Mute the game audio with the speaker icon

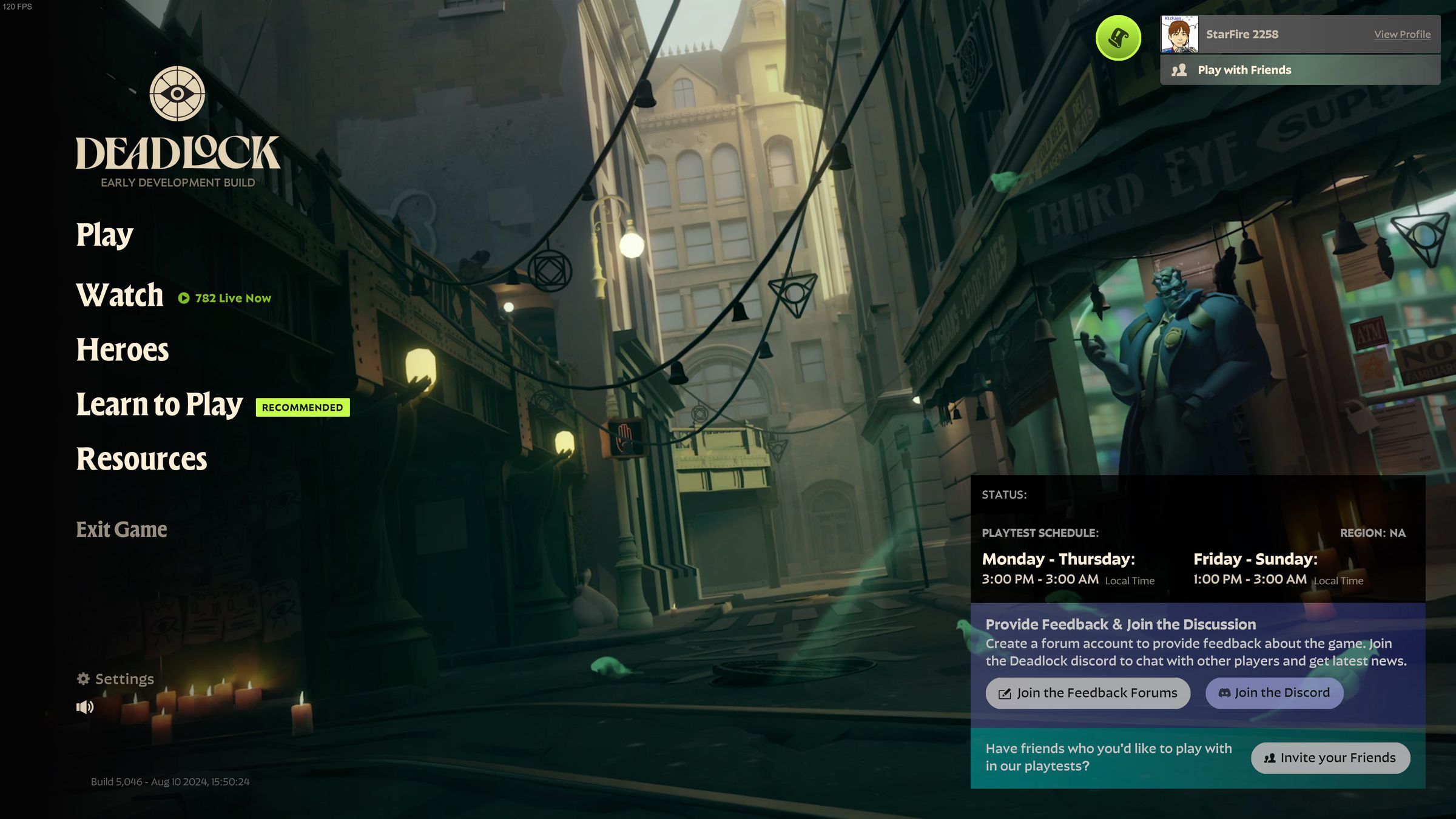[84, 707]
